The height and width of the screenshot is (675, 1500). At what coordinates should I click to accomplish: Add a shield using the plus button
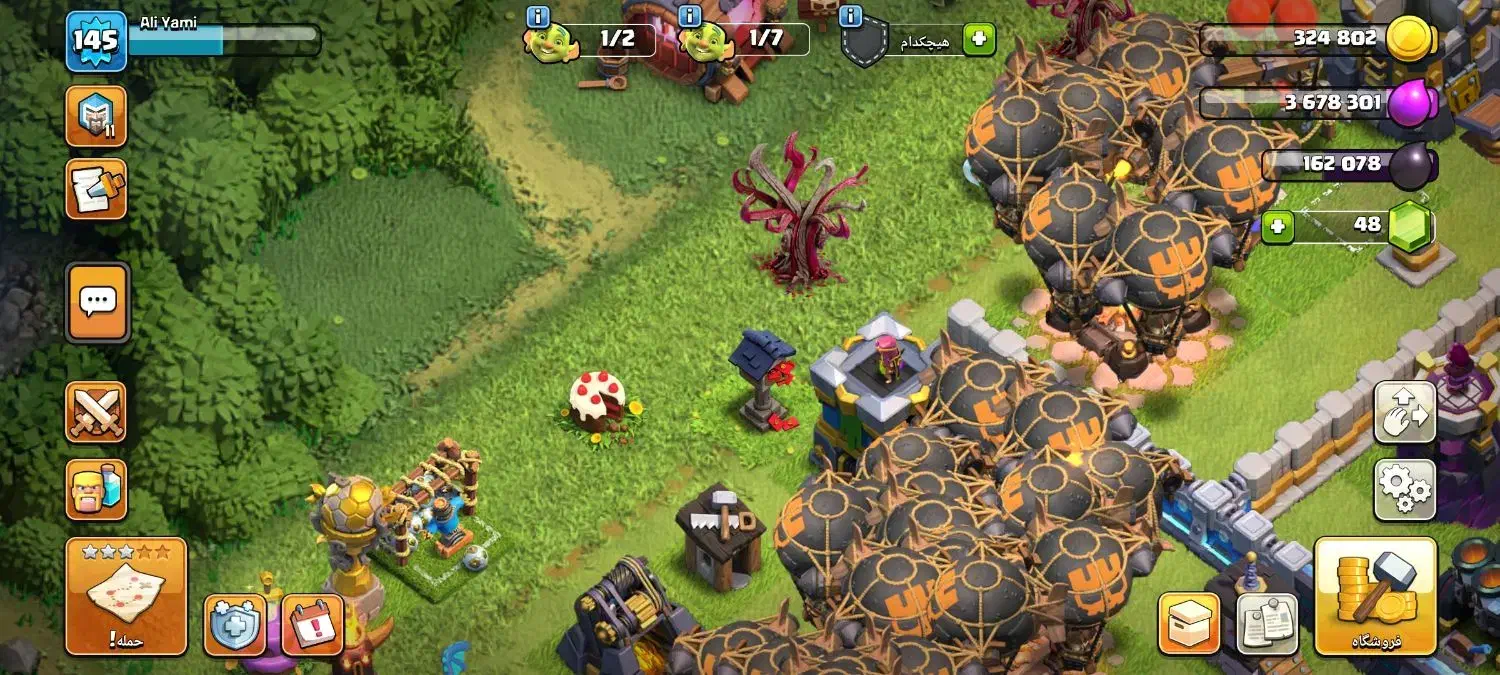(979, 40)
